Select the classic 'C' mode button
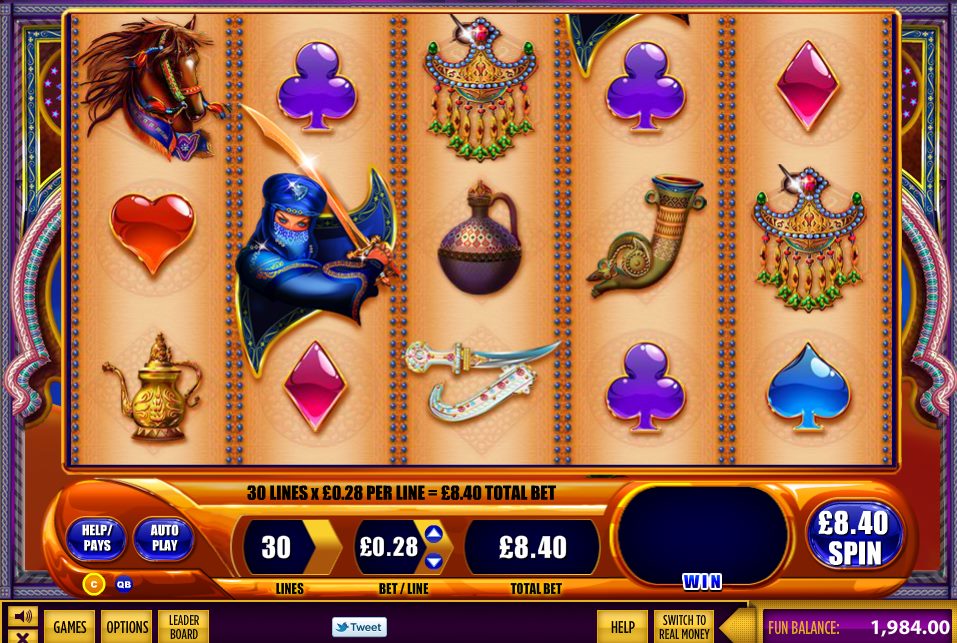This screenshot has height=643, width=957. coord(93,584)
